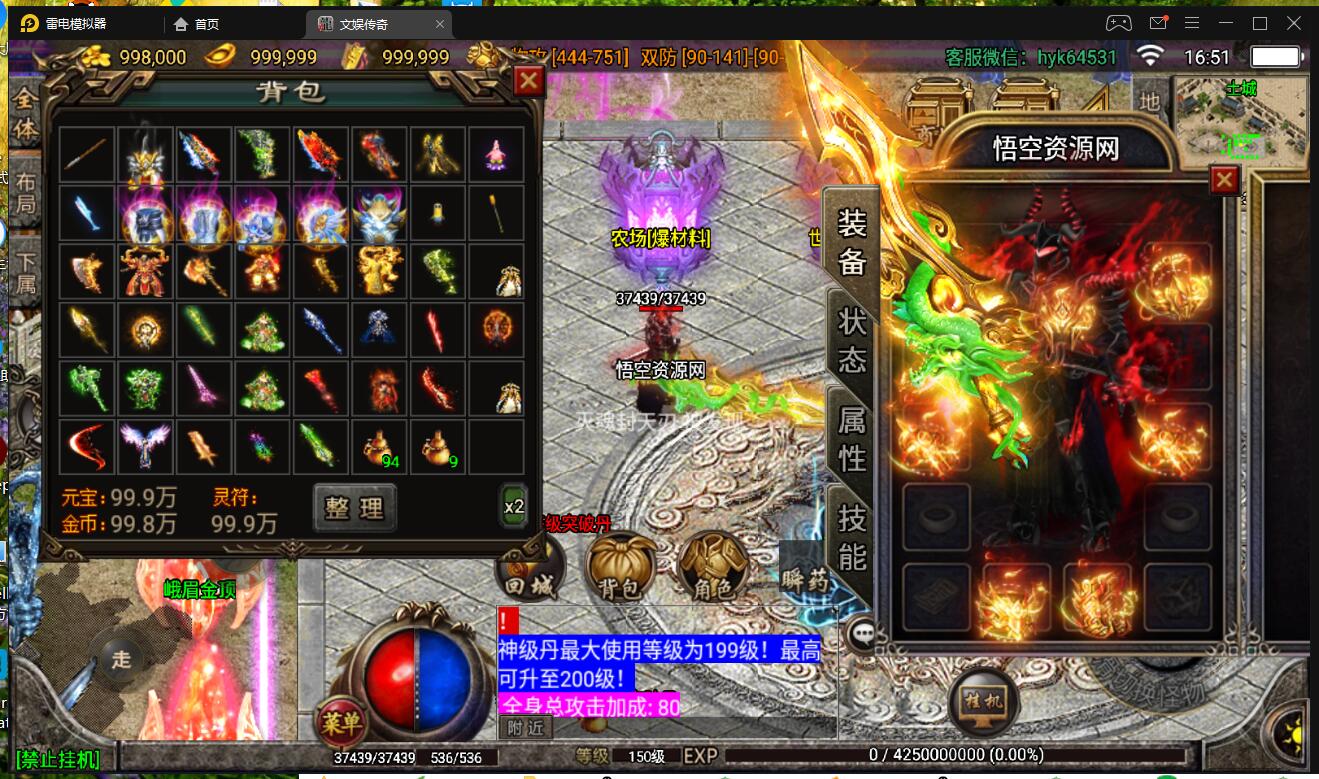The height and width of the screenshot is (779, 1319).
Task: Select the red crescent blade item
Action: (86, 446)
